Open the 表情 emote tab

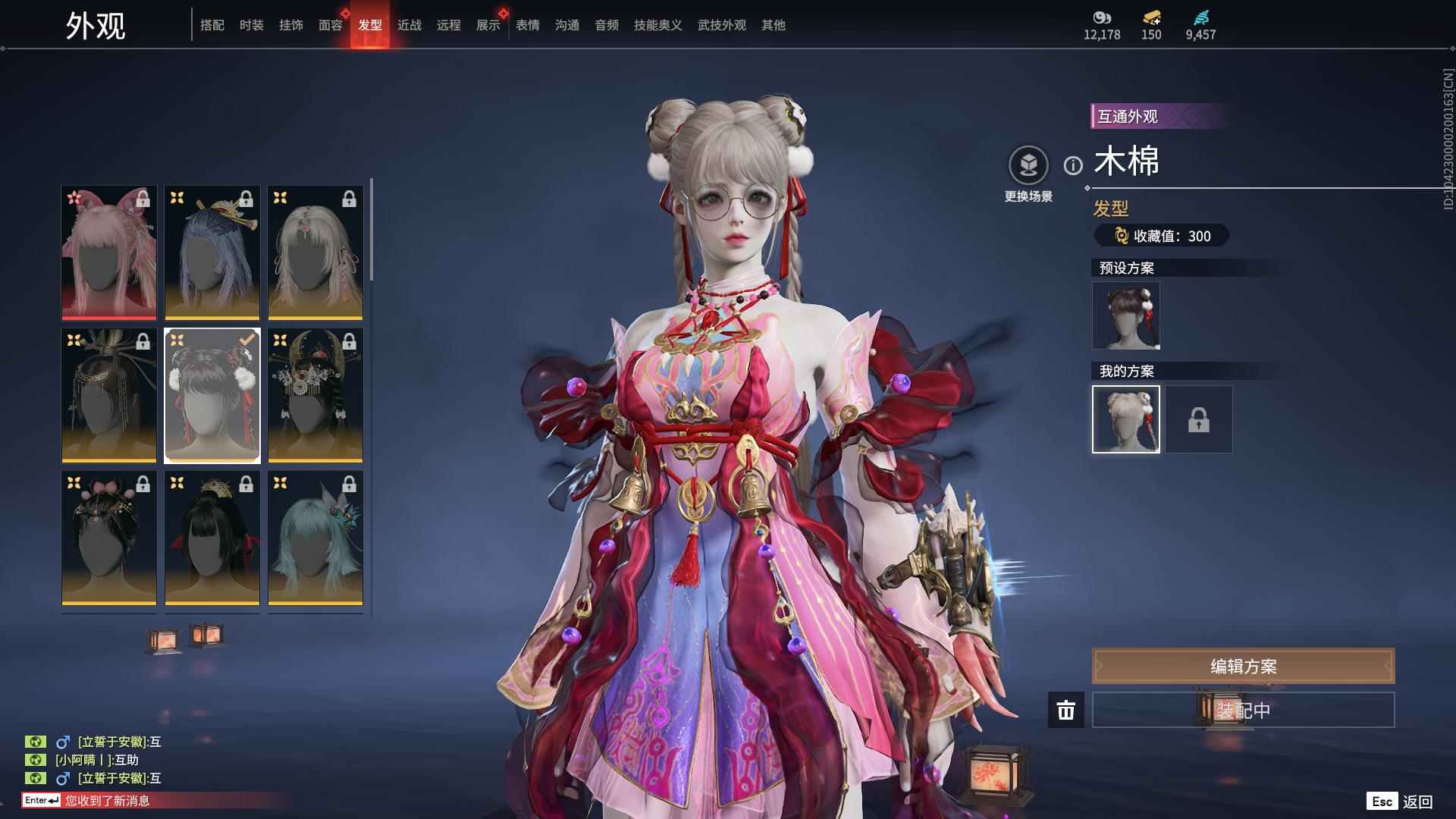coord(528,26)
